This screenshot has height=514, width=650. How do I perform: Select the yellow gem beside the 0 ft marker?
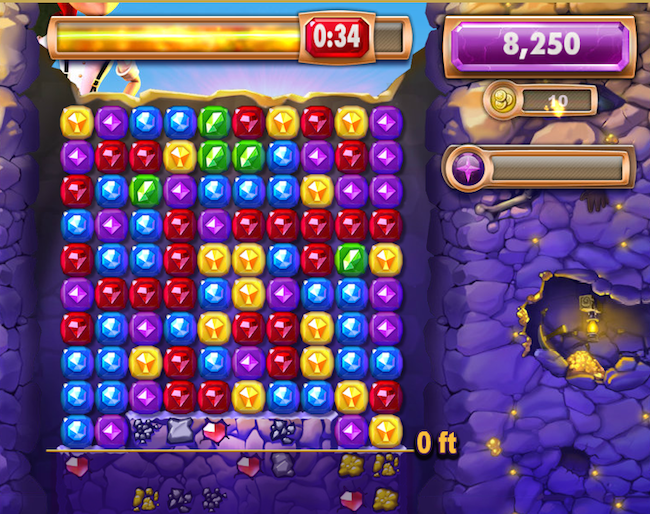click(385, 431)
